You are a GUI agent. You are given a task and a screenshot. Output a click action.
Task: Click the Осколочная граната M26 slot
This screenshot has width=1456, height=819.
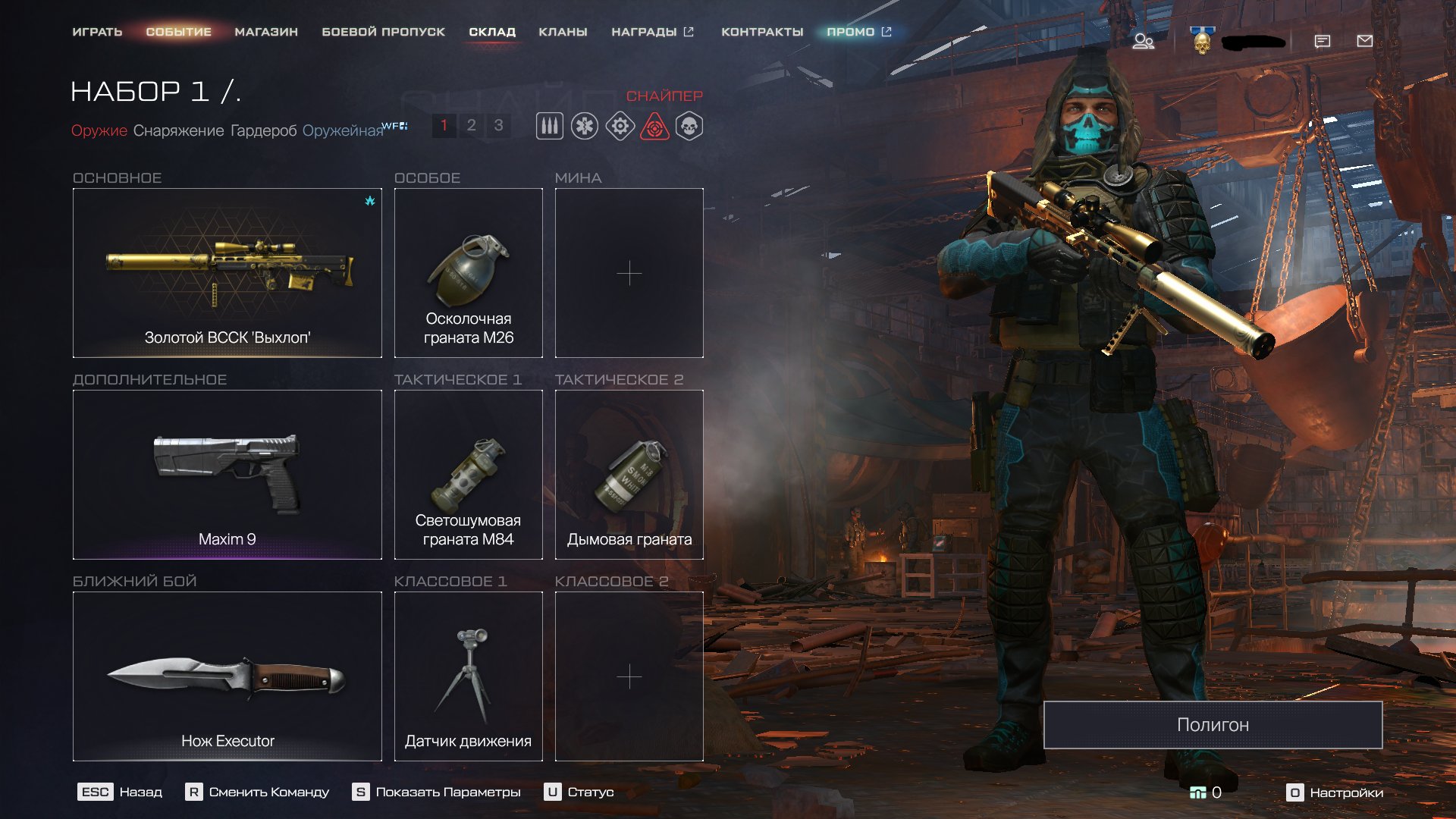click(x=468, y=272)
